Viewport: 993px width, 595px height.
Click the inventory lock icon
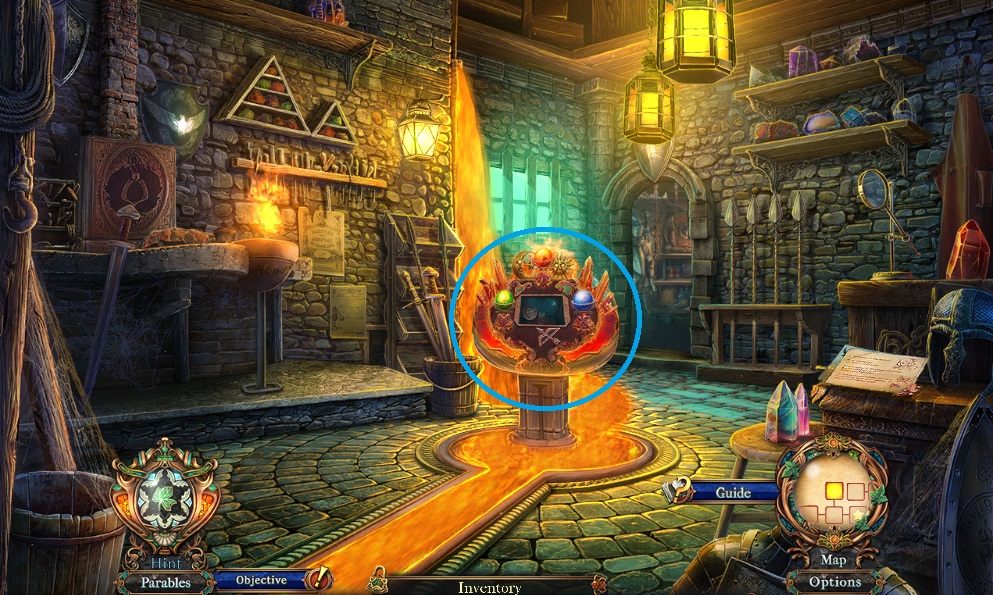[x=379, y=579]
